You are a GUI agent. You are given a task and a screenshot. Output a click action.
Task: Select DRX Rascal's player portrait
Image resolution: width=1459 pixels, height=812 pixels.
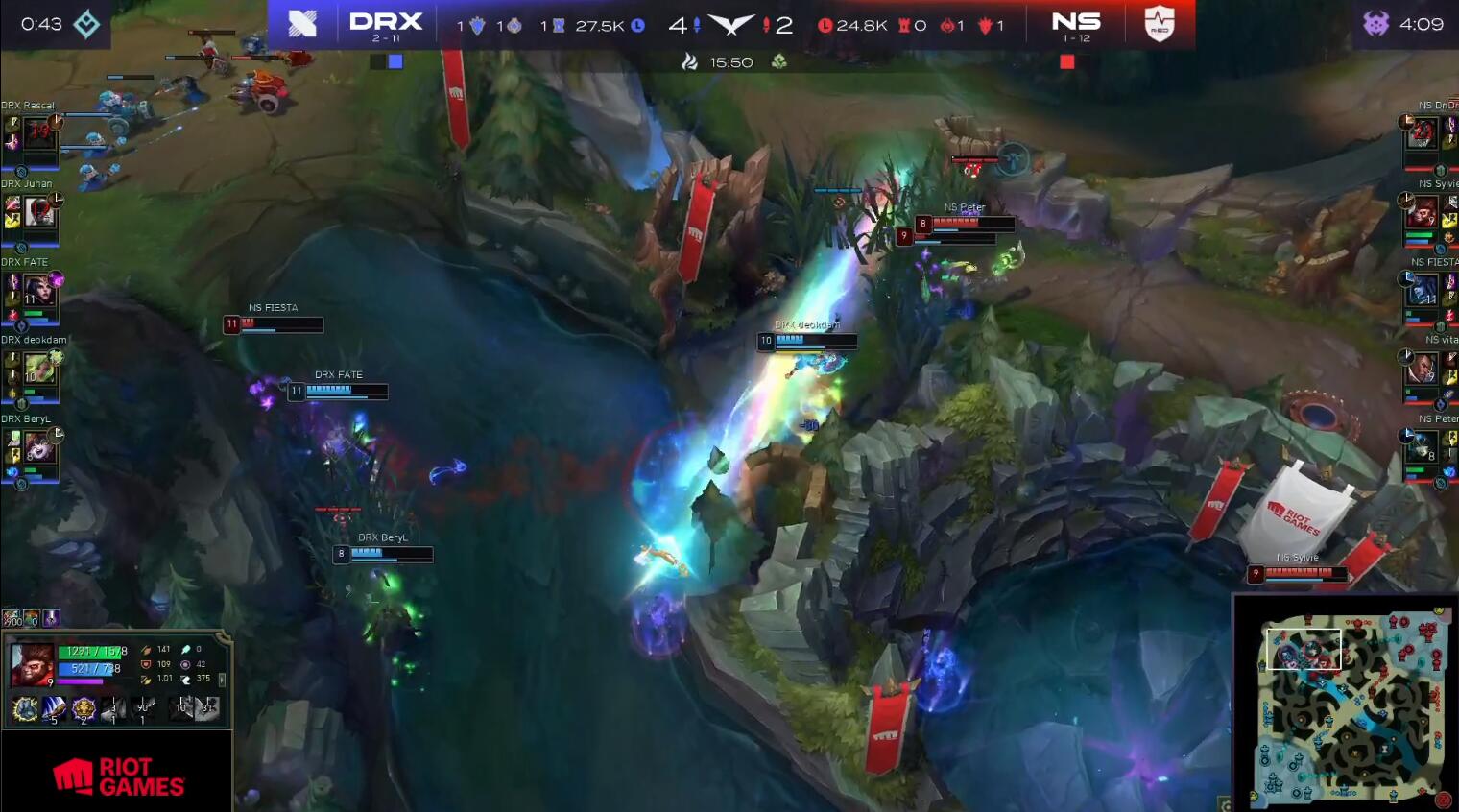coord(38,132)
